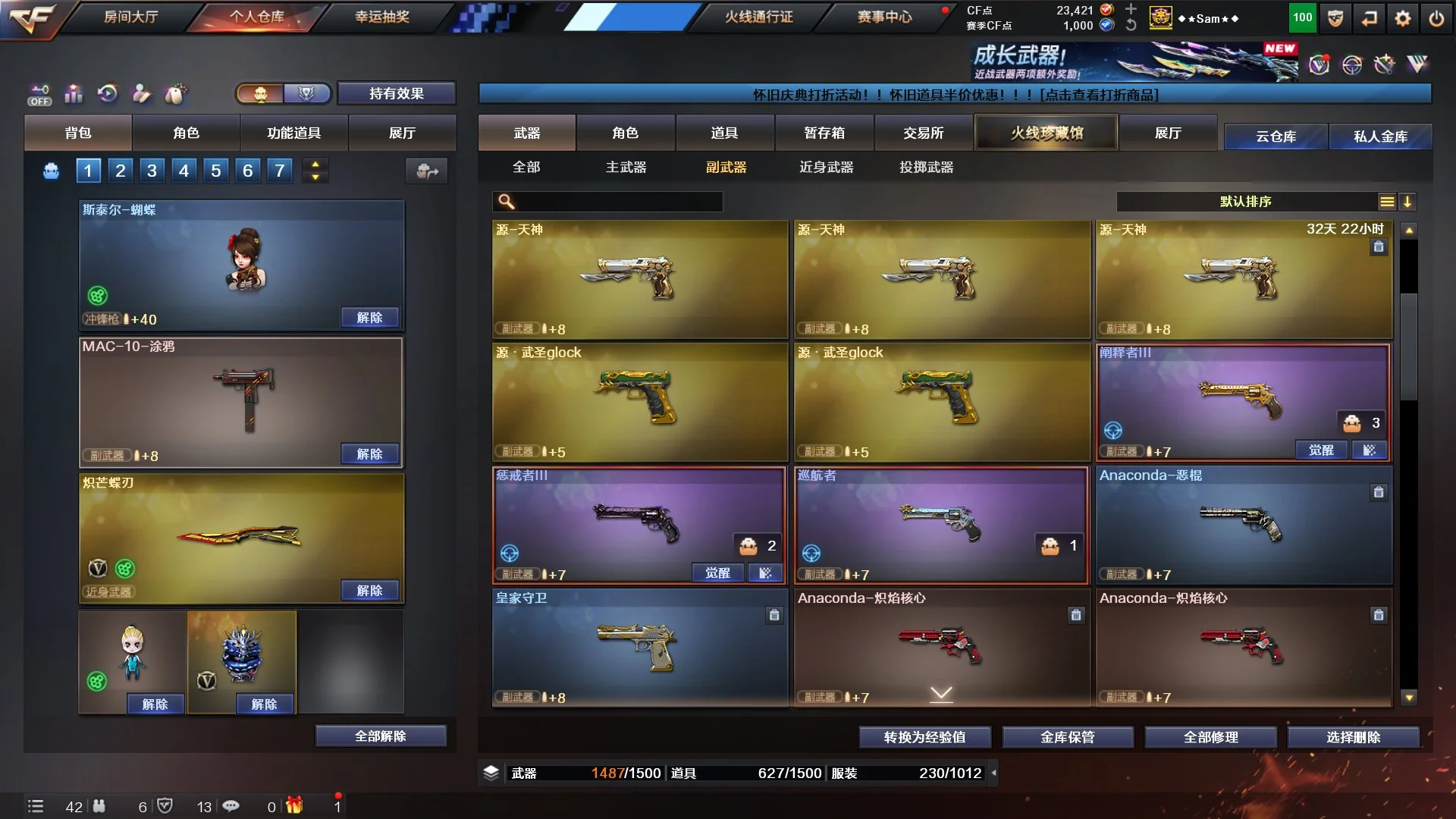Click the power exit button
1456x819 pixels.
click(1436, 18)
